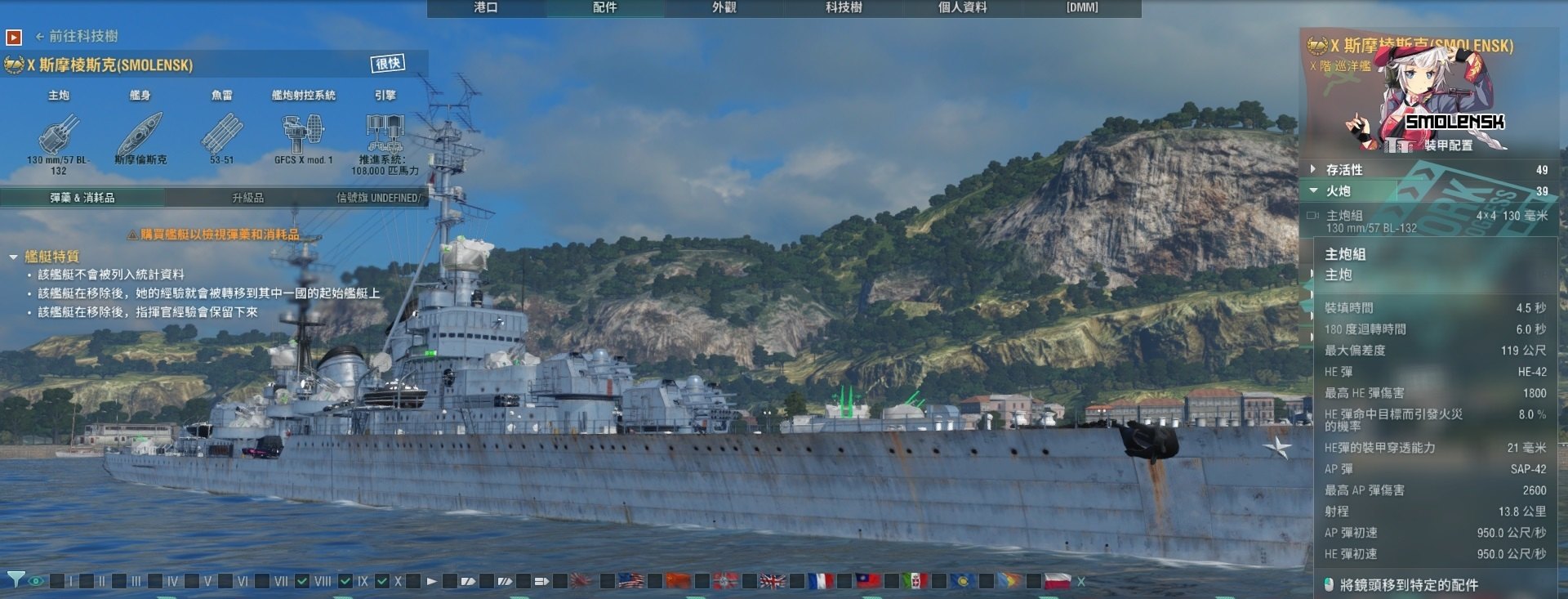Click the Poland flag nation filter
The image size is (1568, 599).
[x=1058, y=582]
